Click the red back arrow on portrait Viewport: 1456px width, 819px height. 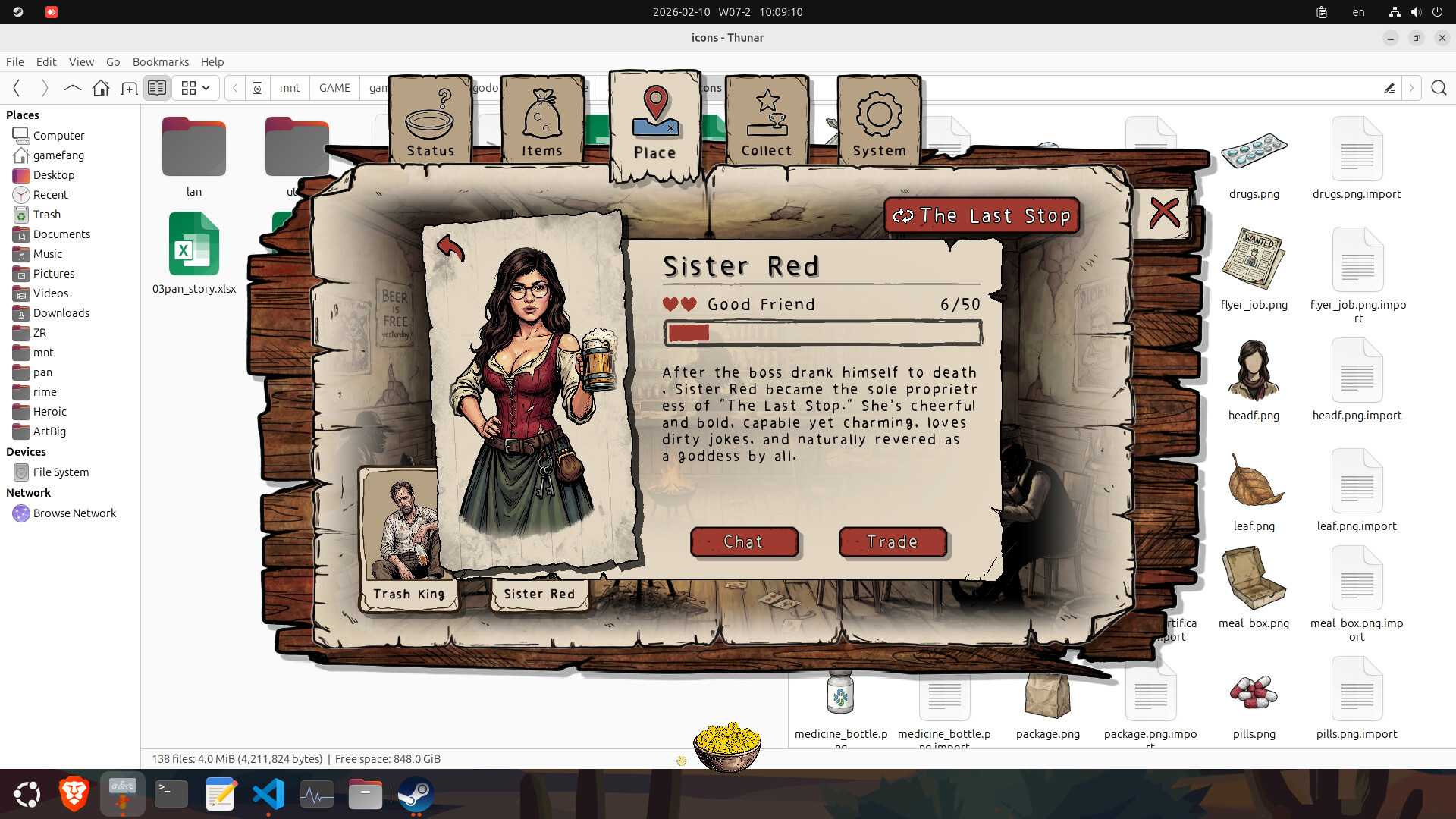(x=450, y=247)
